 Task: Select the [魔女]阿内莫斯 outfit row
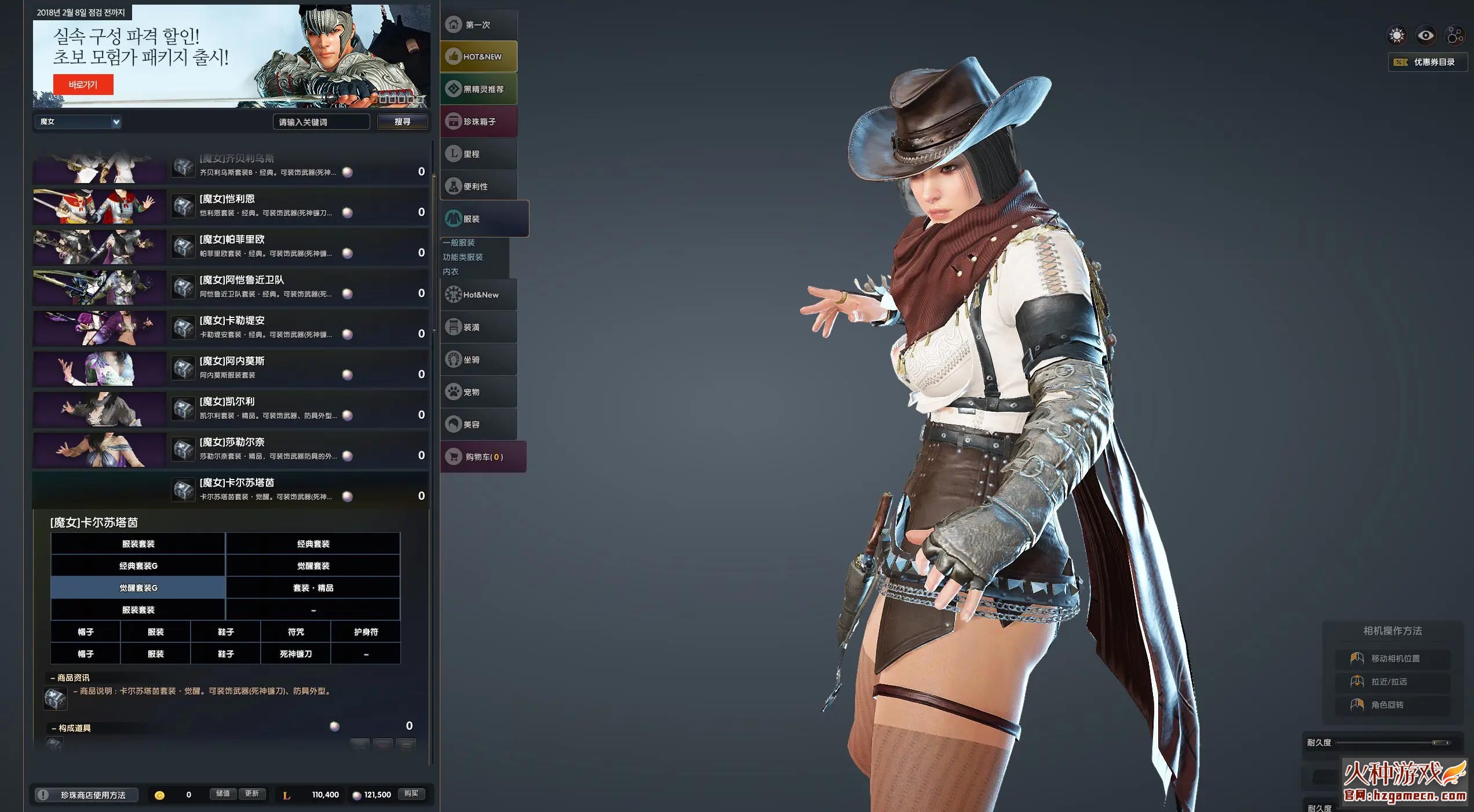pos(231,368)
